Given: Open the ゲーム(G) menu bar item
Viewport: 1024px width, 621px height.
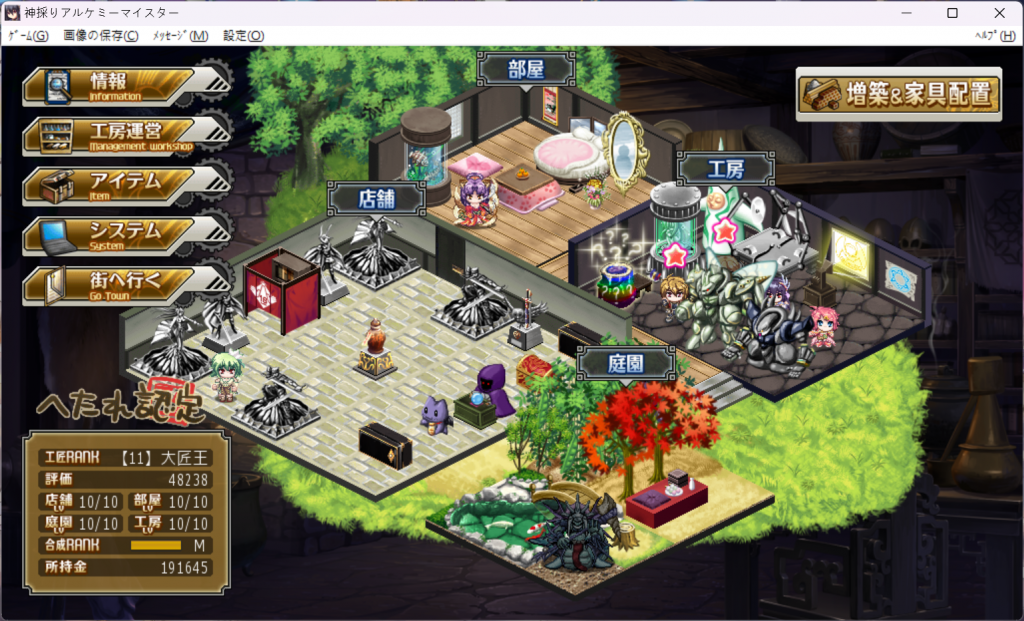Looking at the screenshot, I should pos(28,36).
